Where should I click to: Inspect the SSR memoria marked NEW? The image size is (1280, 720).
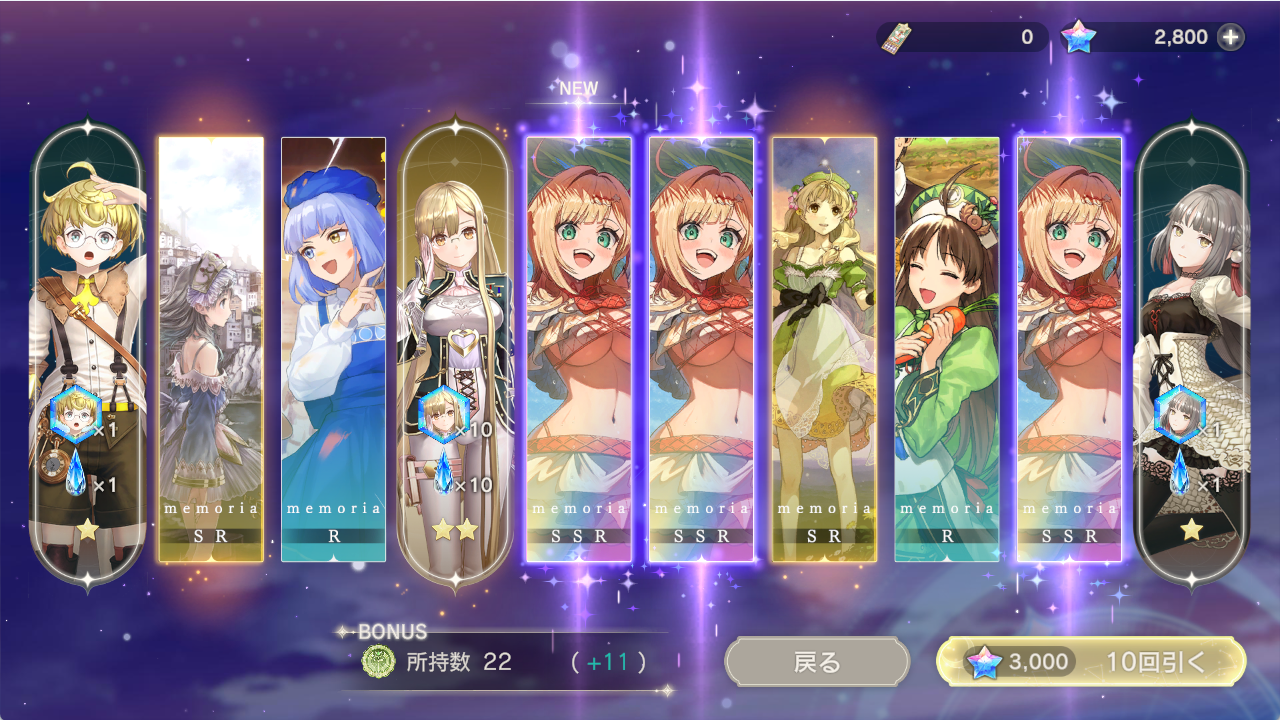click(579, 350)
